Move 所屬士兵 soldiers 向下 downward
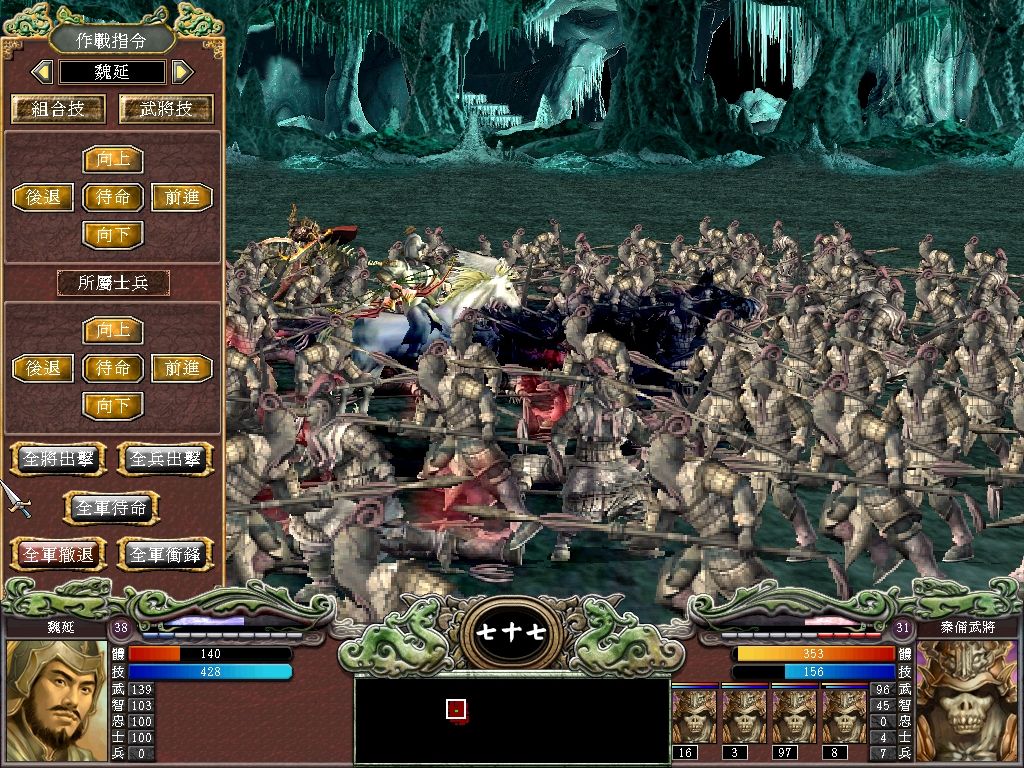1024x768 pixels. pos(113,406)
